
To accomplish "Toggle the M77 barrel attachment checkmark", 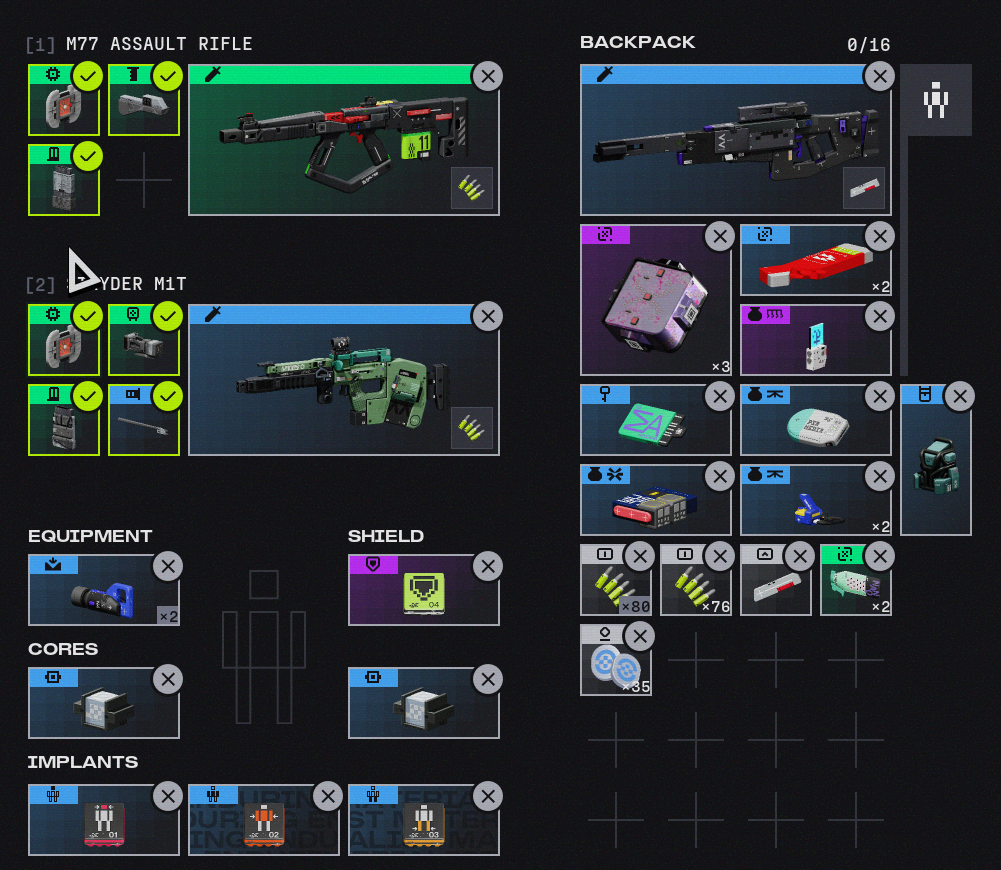I will tap(168, 76).
